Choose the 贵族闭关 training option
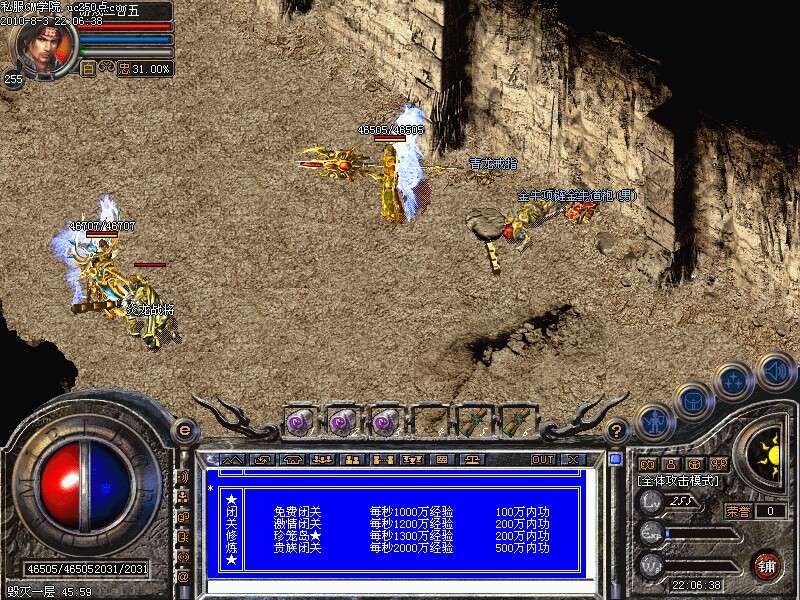This screenshot has width=800, height=600. tap(297, 549)
